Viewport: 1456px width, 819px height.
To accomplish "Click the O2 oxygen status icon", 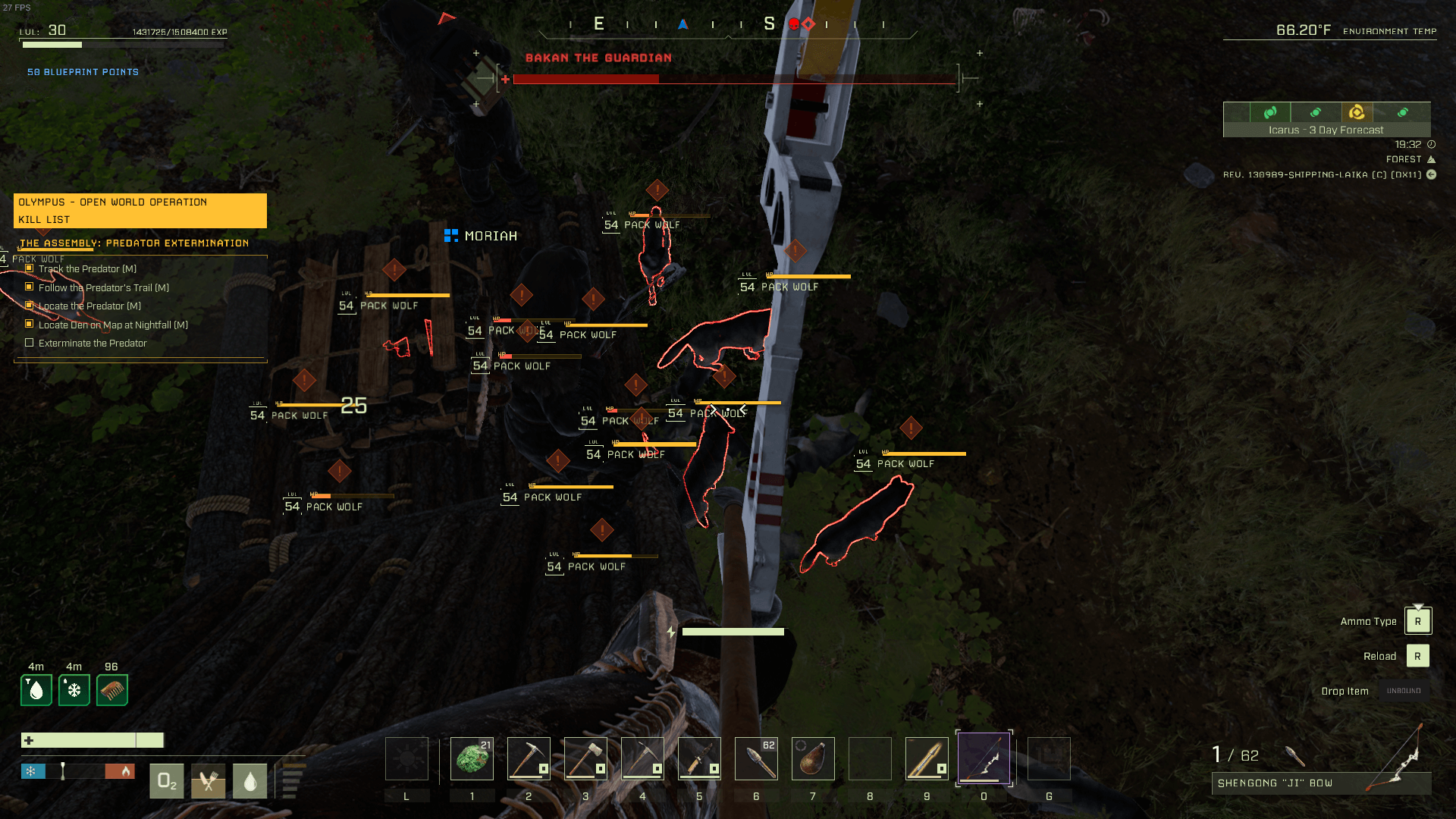I will [x=167, y=780].
